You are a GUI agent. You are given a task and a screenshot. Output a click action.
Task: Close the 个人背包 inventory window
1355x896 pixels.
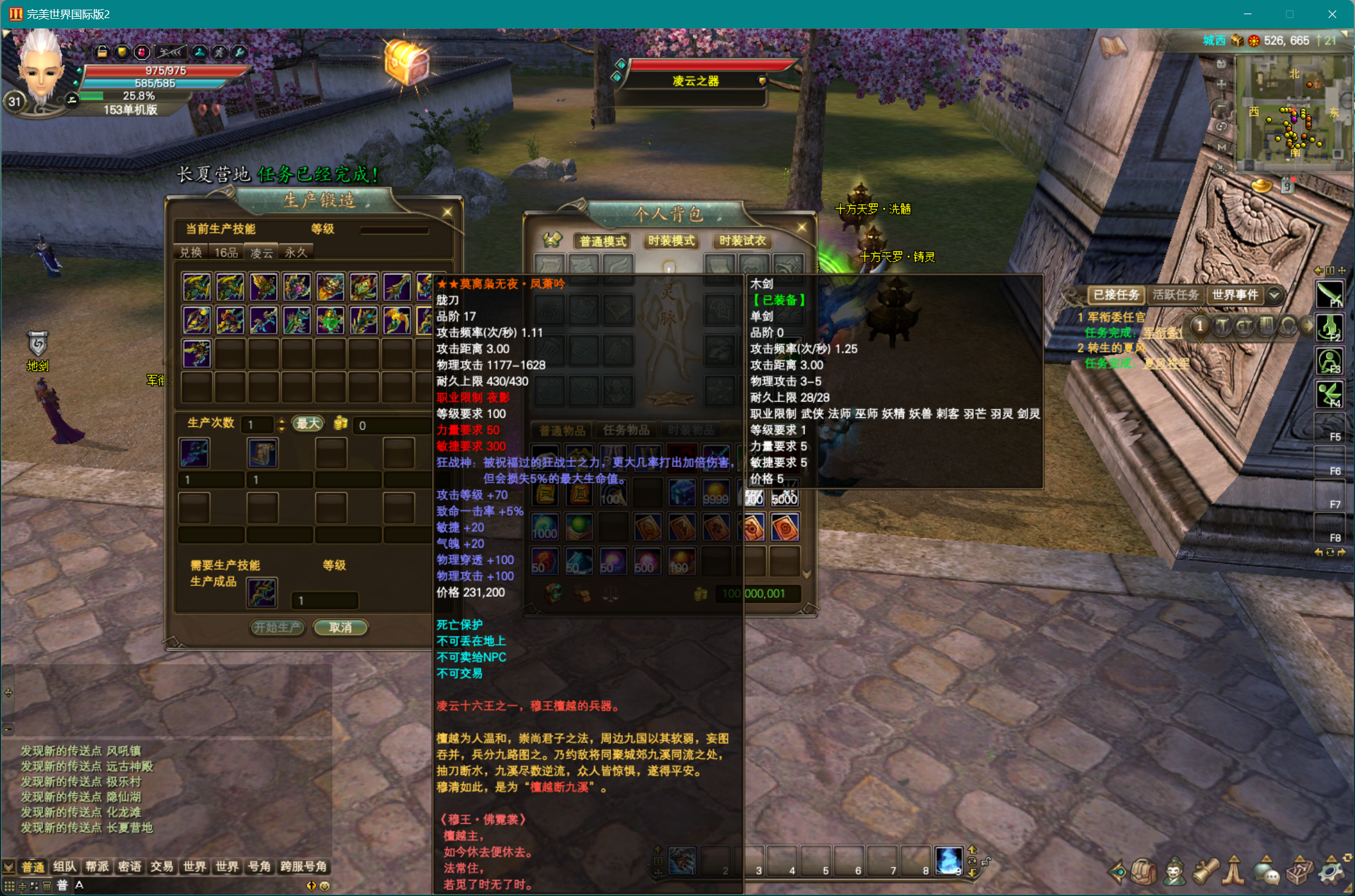pos(802,227)
